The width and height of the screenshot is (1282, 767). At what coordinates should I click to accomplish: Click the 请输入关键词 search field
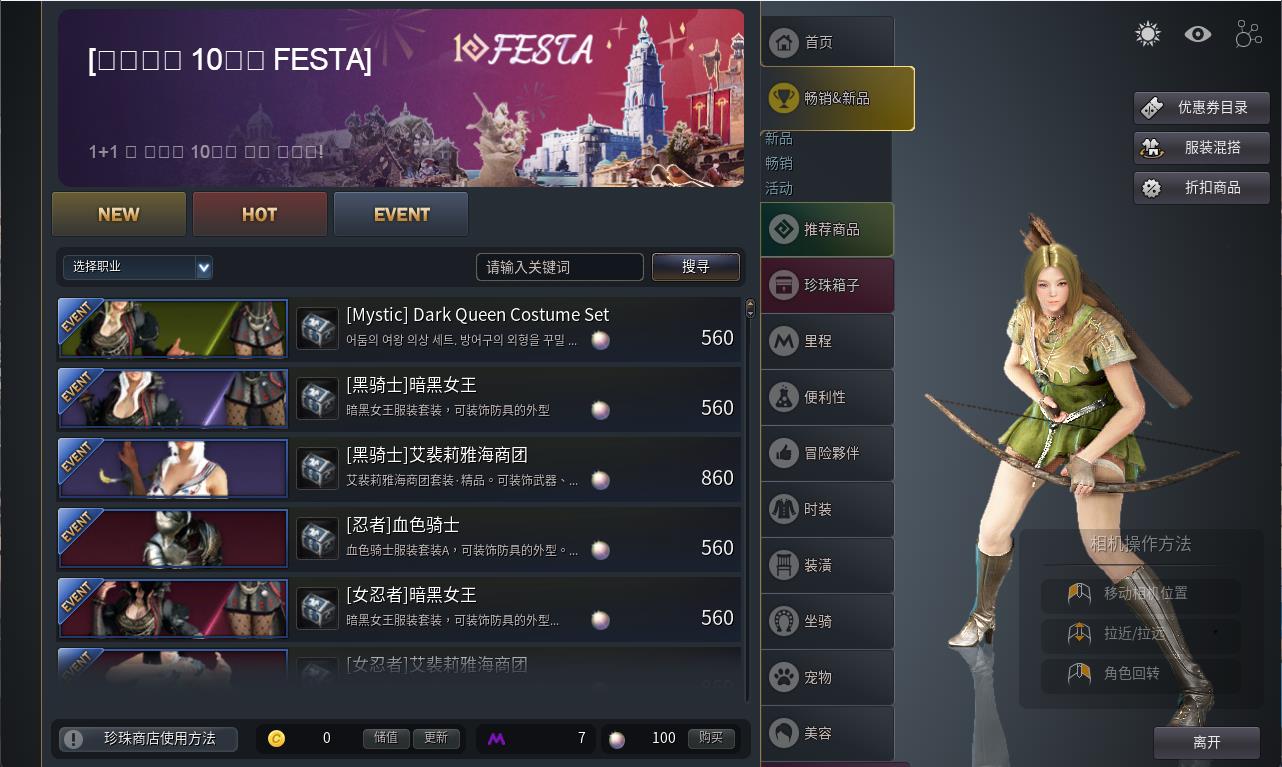[x=559, y=267]
